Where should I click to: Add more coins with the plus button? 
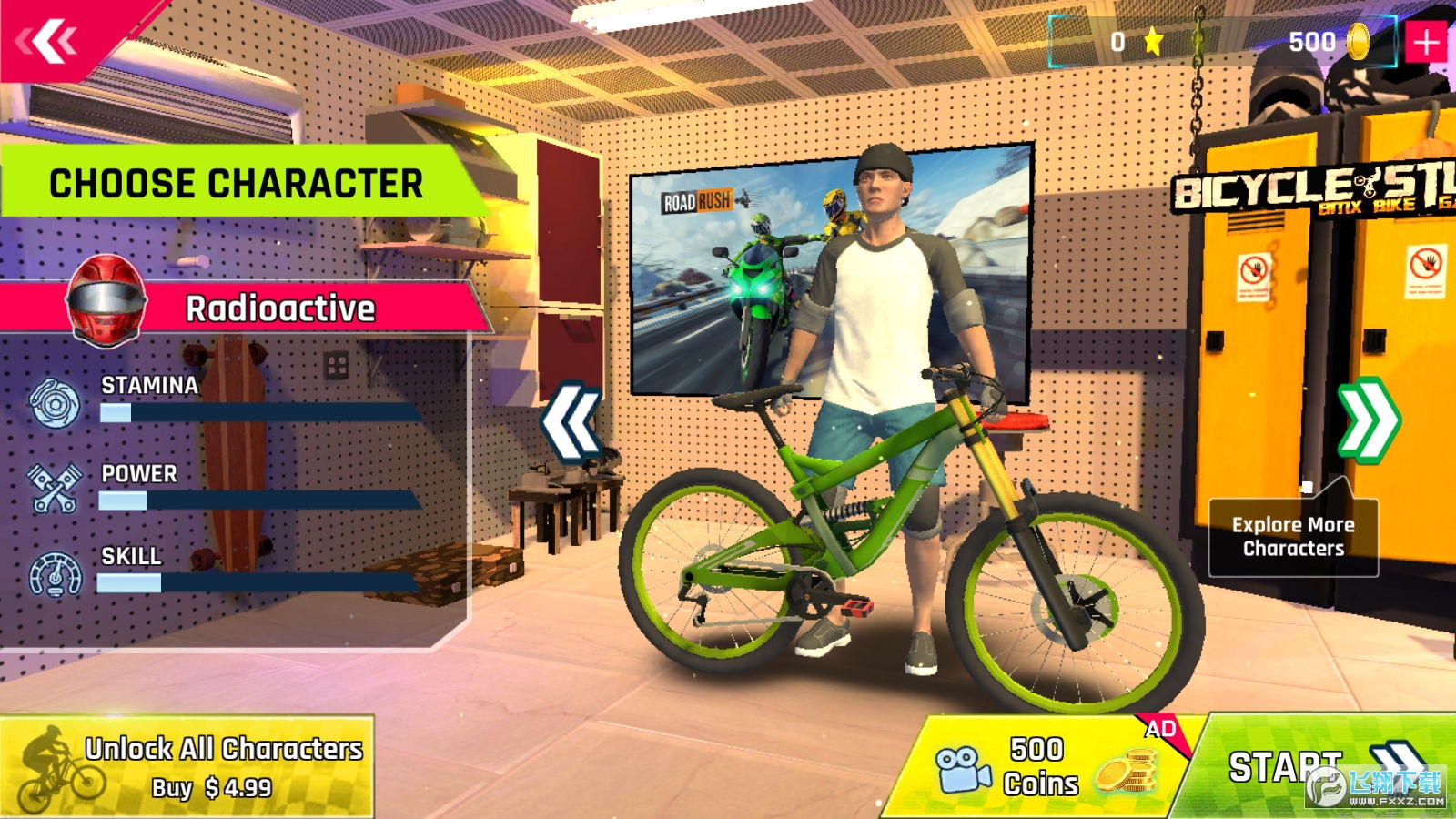[x=1426, y=42]
